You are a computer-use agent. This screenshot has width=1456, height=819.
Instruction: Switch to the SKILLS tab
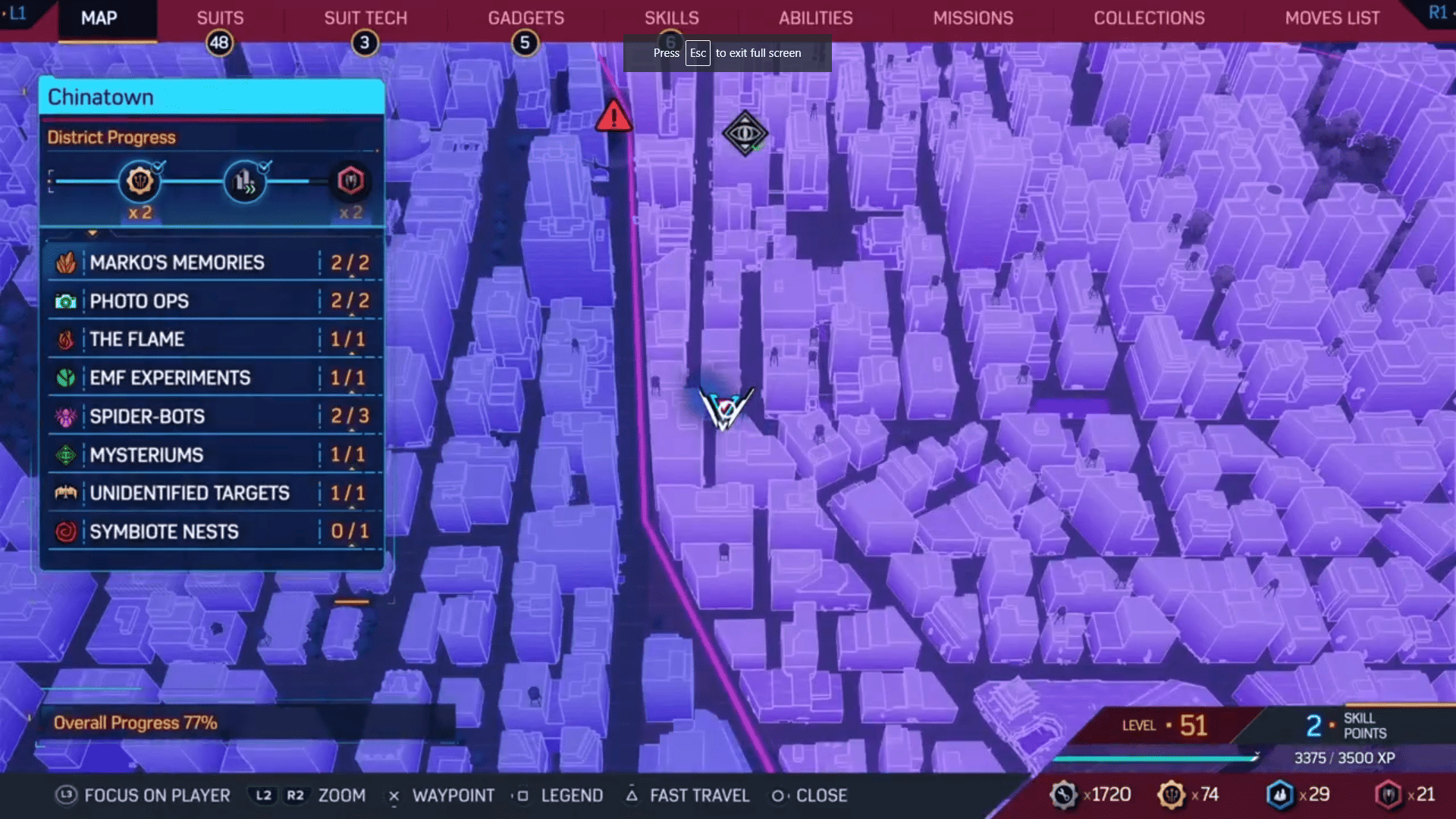pos(671,17)
